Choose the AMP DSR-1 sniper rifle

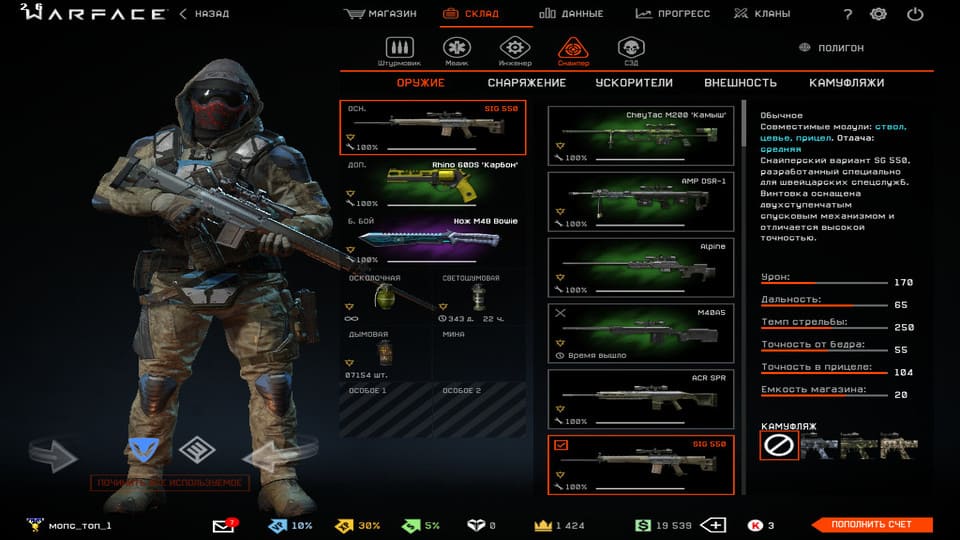641,201
